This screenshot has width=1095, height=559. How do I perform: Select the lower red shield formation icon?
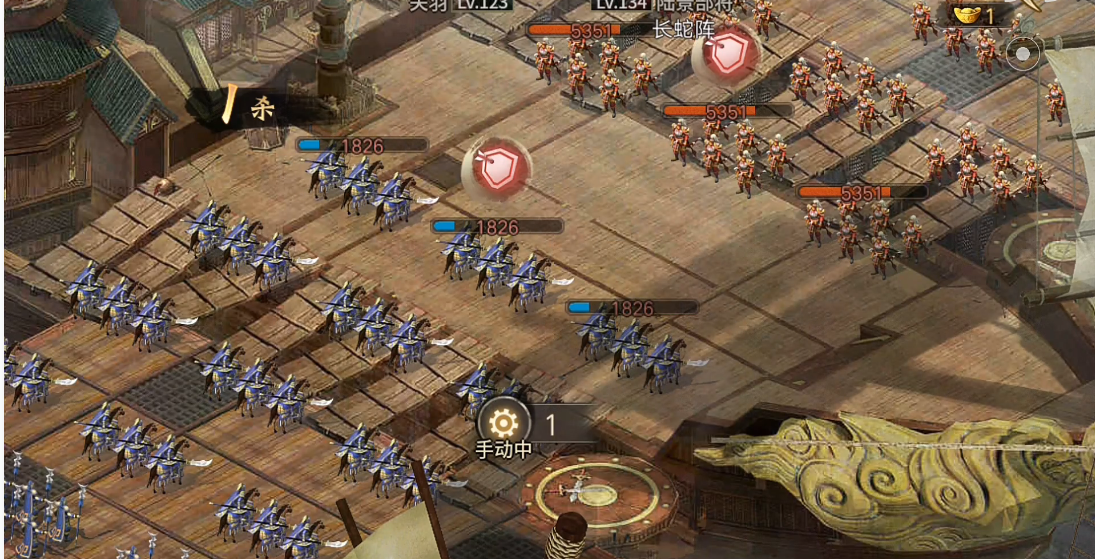click(x=496, y=168)
